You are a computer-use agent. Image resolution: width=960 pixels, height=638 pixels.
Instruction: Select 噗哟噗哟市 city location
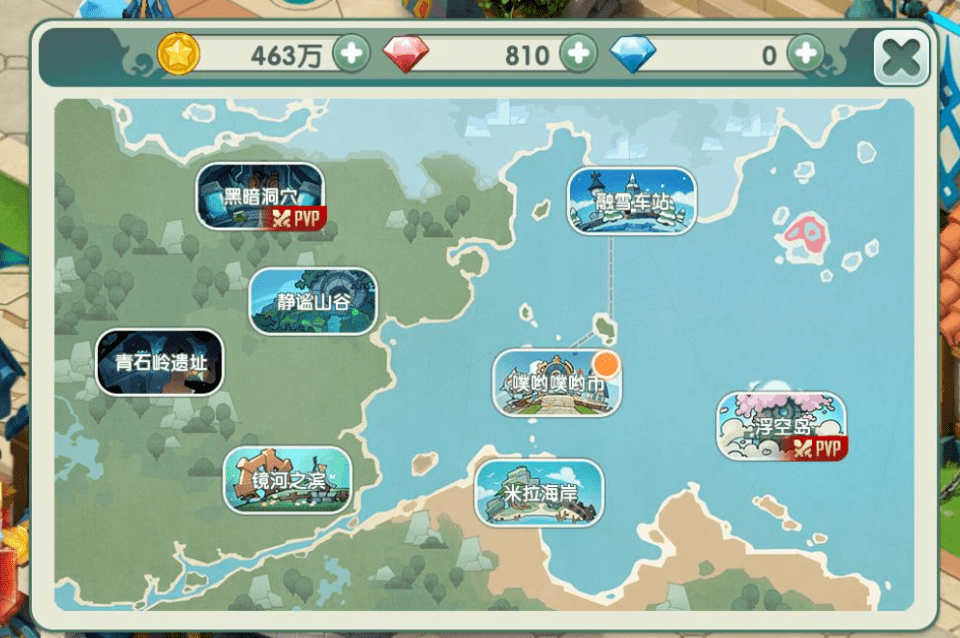coord(557,382)
